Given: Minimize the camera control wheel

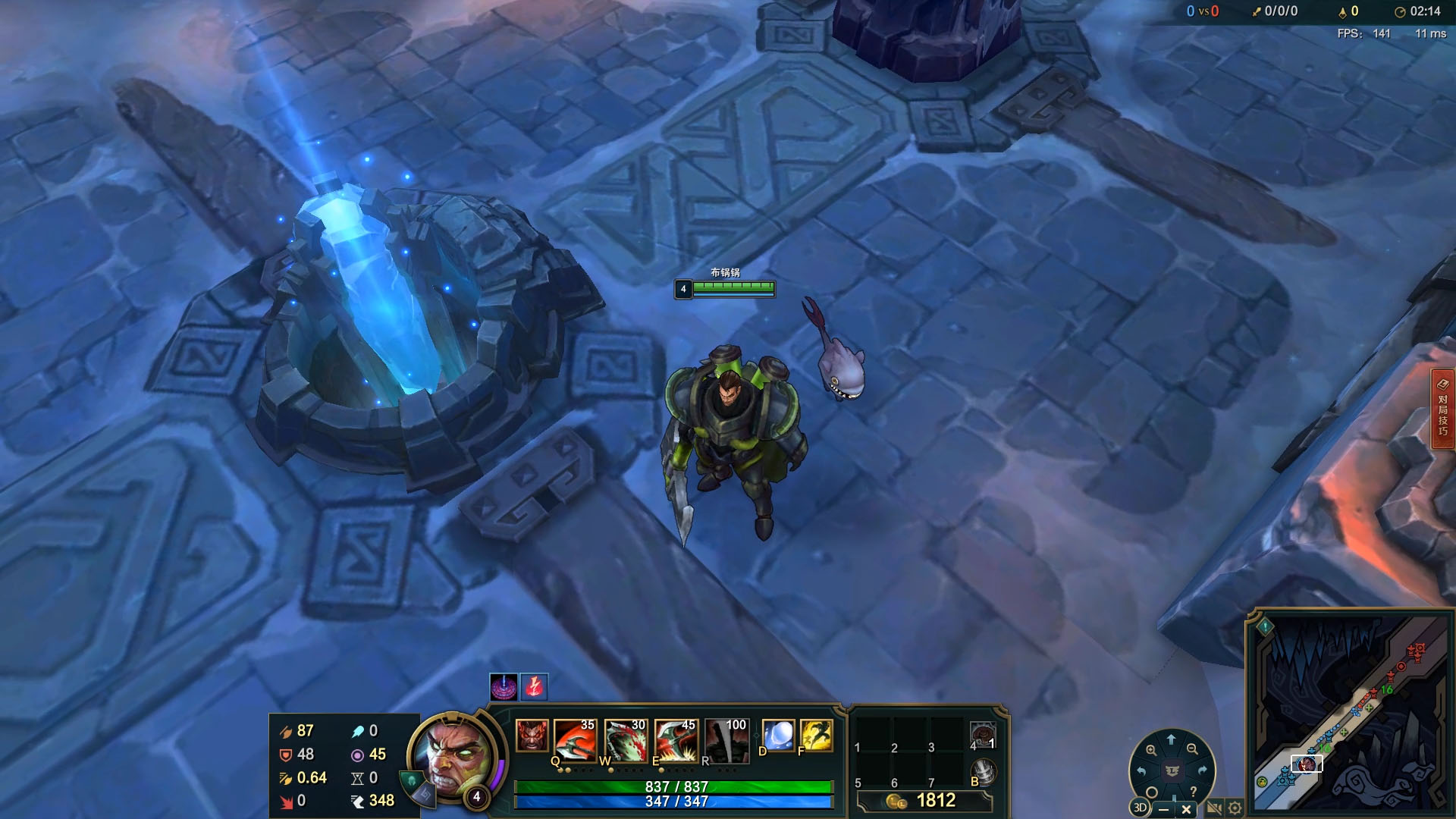Looking at the screenshot, I should pyautogui.click(x=1163, y=809).
